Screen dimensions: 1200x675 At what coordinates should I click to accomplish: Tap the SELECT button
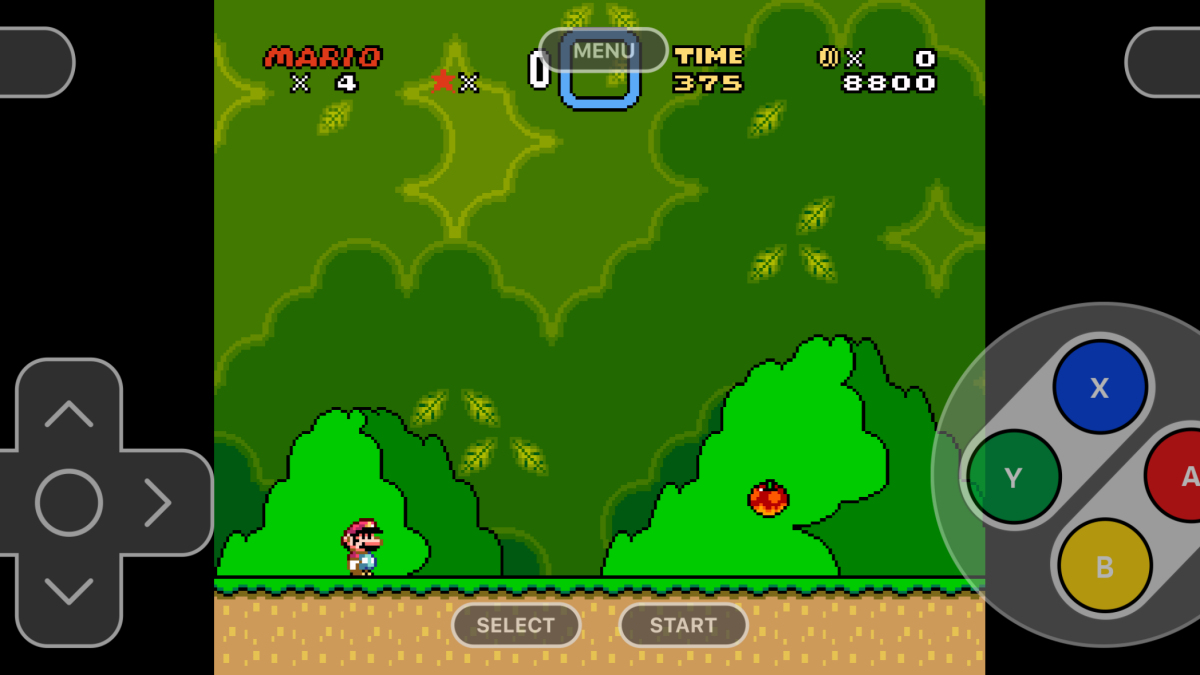click(515, 625)
